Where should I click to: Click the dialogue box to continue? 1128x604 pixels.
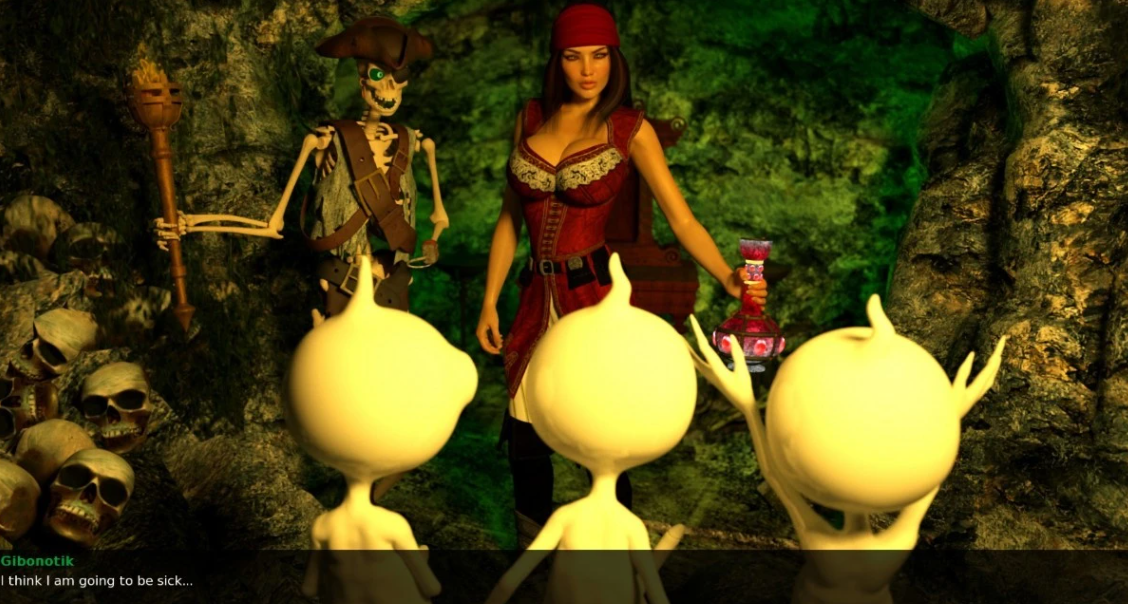click(564, 576)
